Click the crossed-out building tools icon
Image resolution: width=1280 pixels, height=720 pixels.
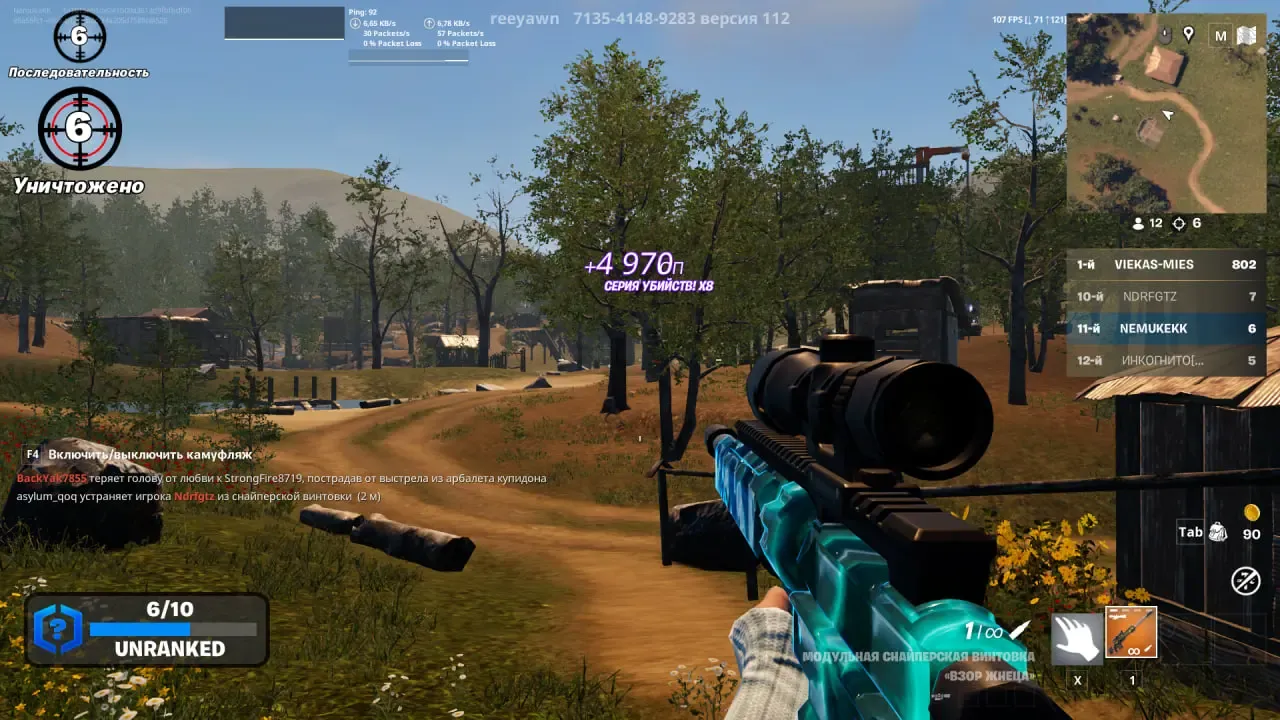pos(1245,580)
